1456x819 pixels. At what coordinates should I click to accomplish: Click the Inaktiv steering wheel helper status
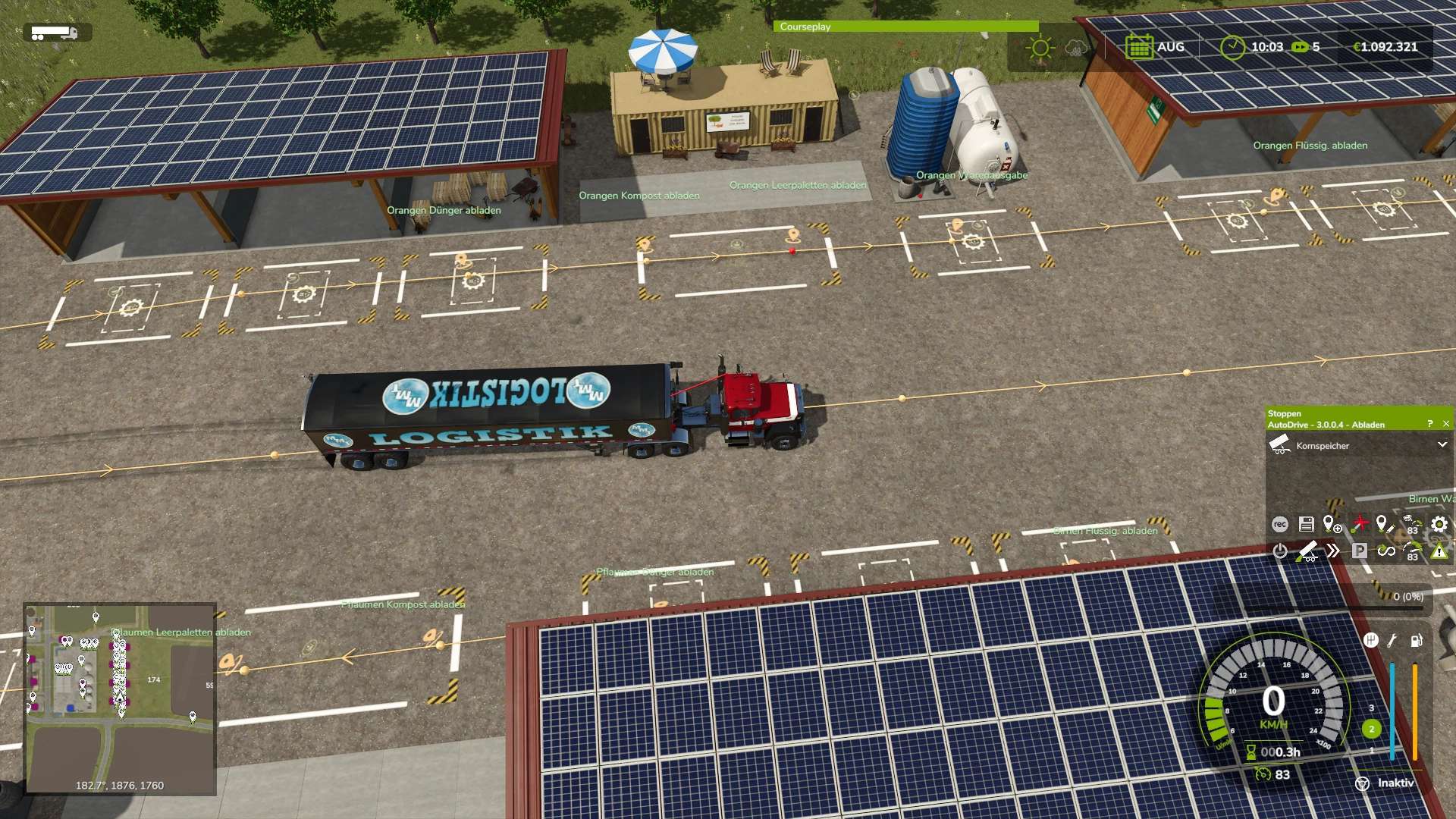(1385, 783)
